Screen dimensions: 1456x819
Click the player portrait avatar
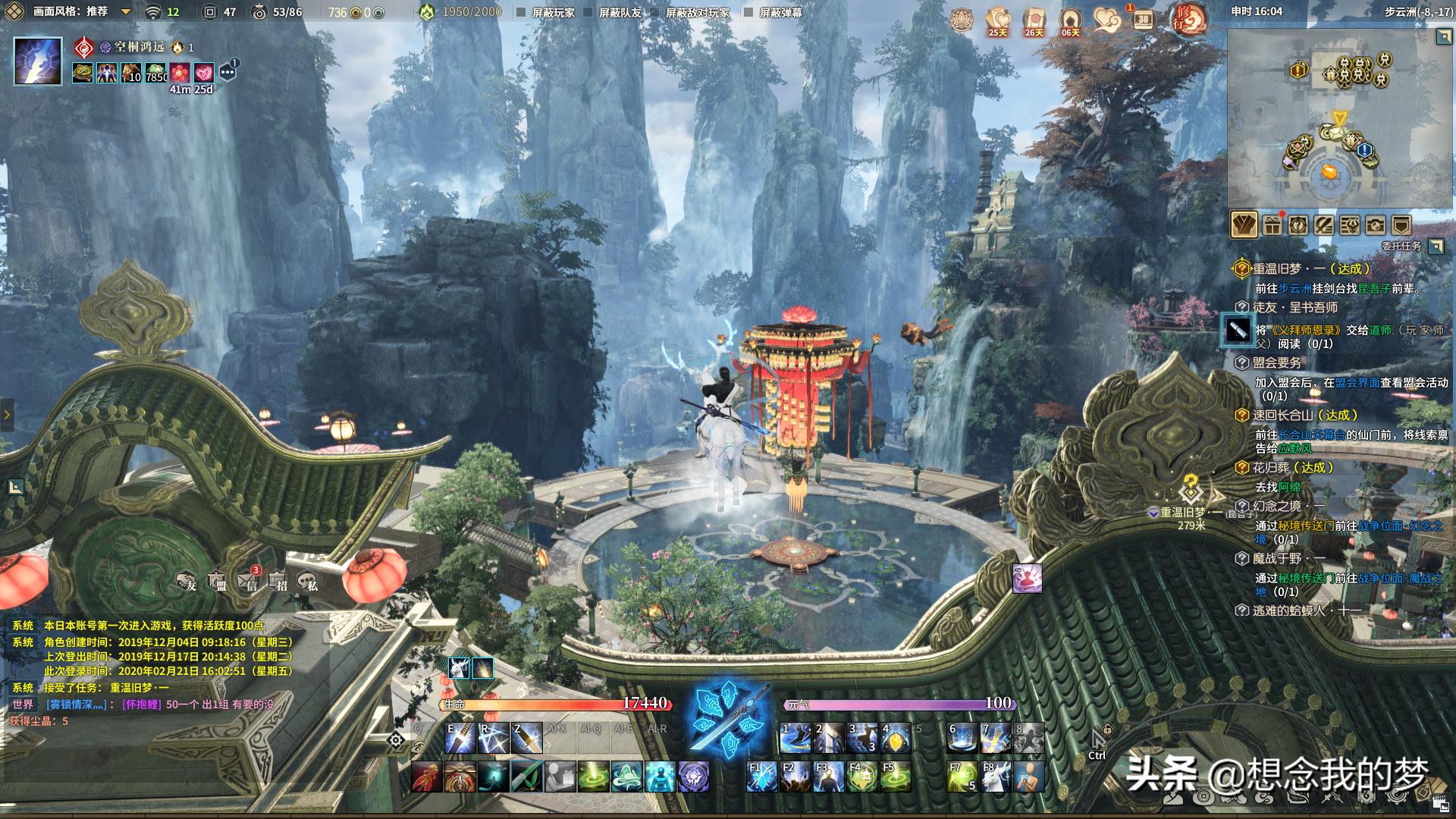click(x=38, y=61)
